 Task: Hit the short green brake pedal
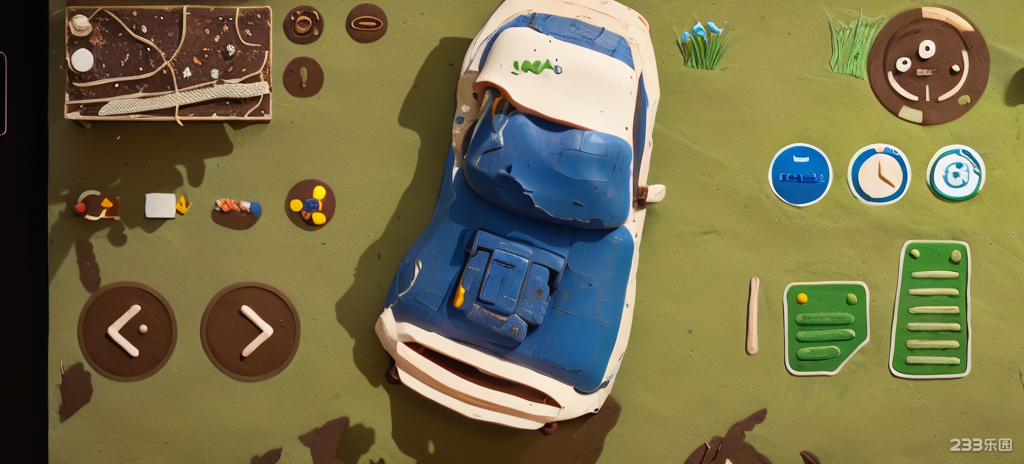tap(825, 327)
